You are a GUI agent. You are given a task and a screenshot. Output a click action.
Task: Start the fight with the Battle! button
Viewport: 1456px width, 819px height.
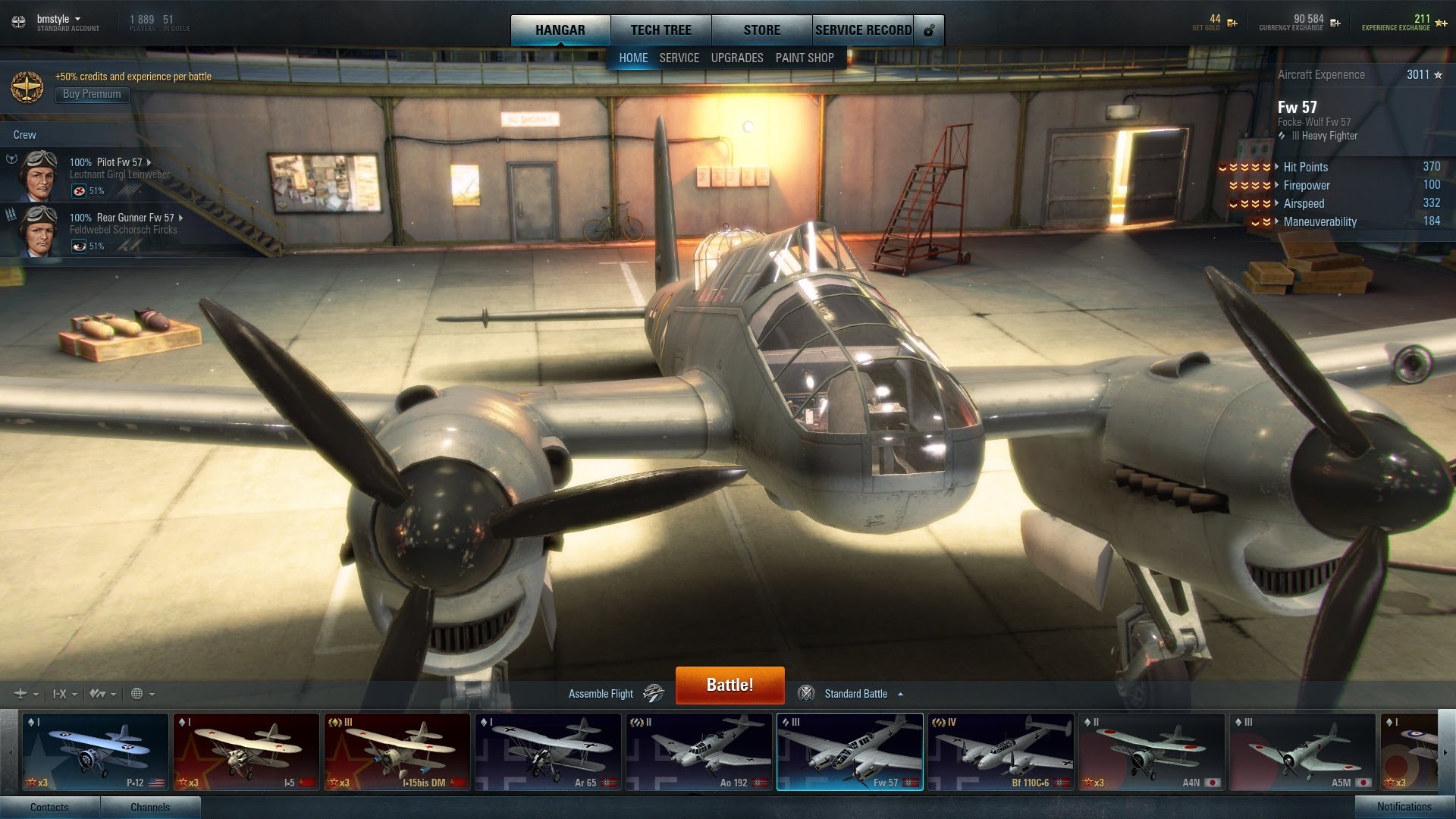730,685
